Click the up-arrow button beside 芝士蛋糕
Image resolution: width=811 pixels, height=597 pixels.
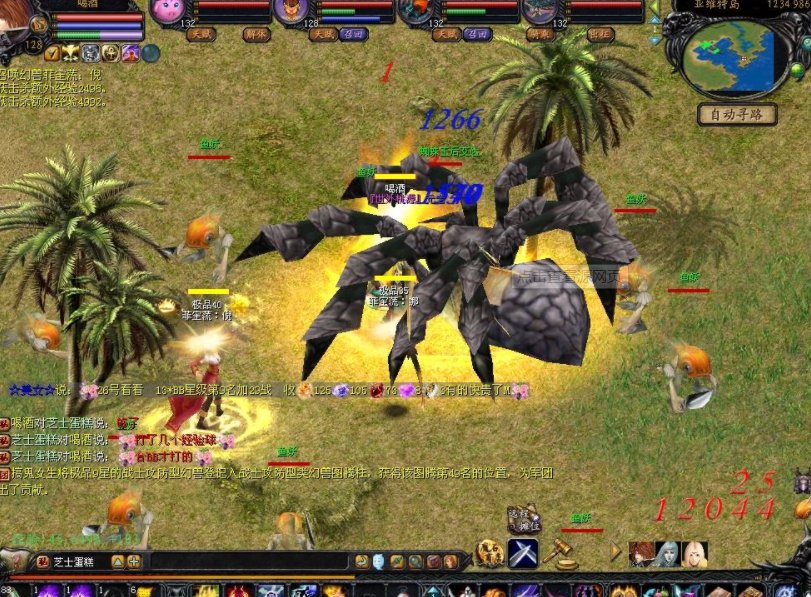click(116, 562)
